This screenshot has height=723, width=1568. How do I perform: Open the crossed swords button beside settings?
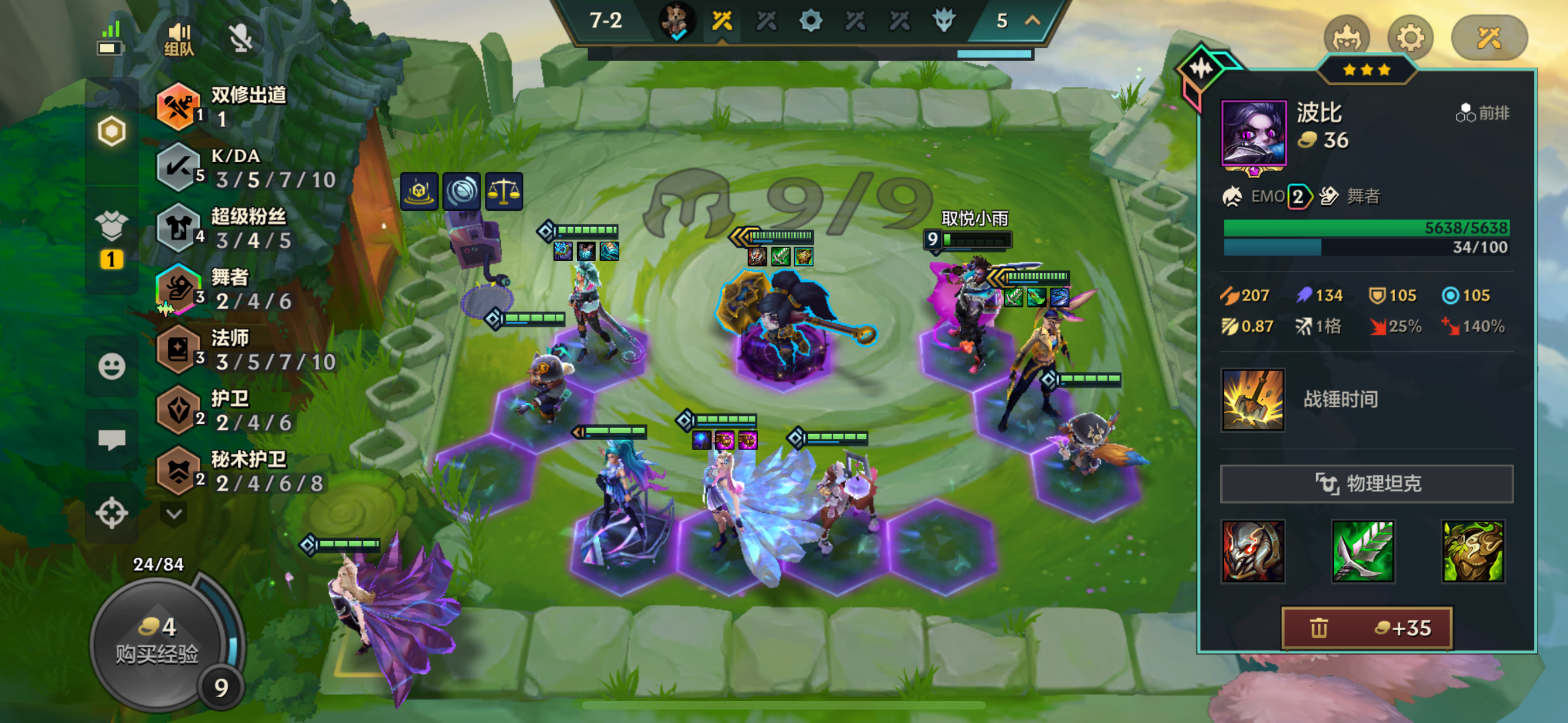click(1489, 38)
